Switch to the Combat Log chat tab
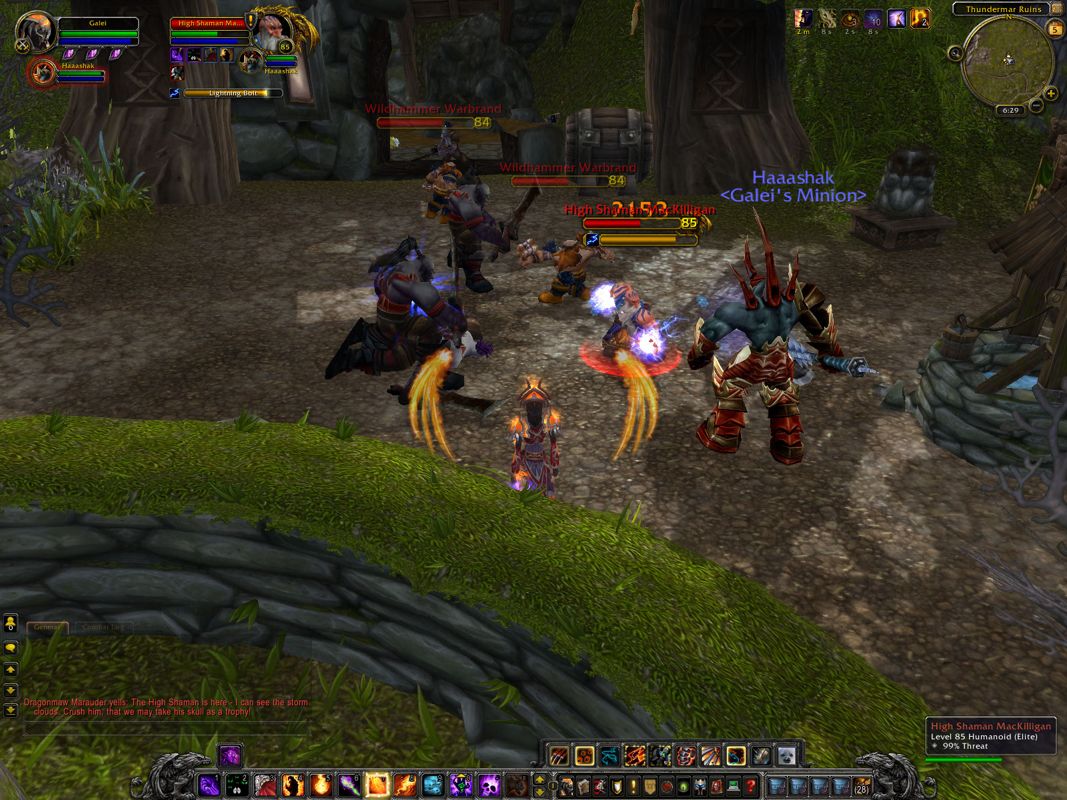This screenshot has width=1067, height=800. click(103, 627)
